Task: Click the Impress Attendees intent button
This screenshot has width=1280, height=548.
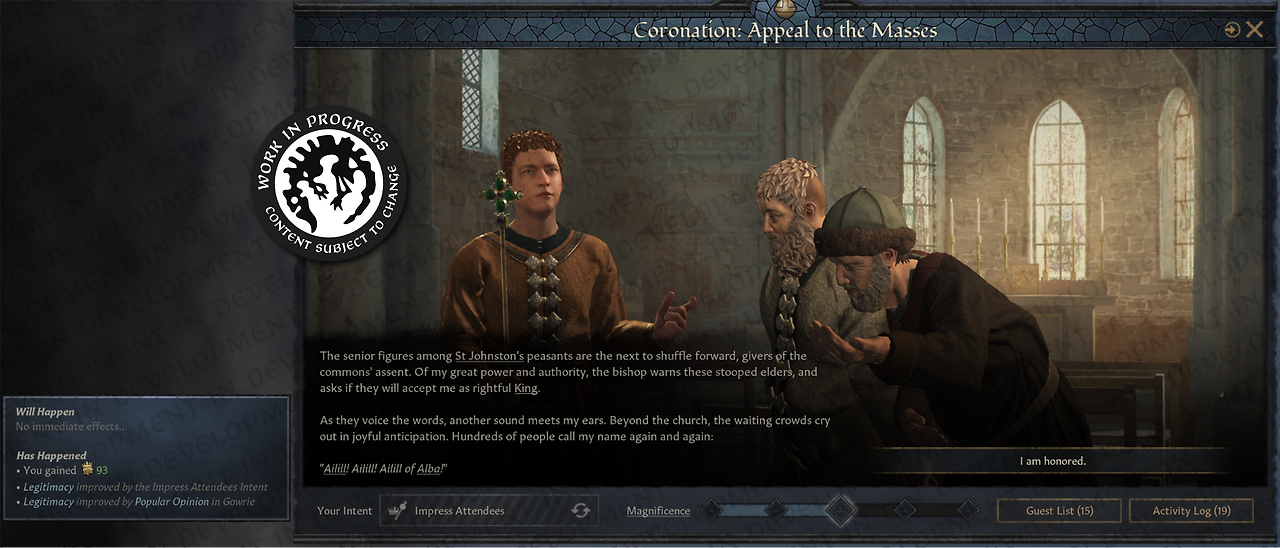Action: (489, 511)
